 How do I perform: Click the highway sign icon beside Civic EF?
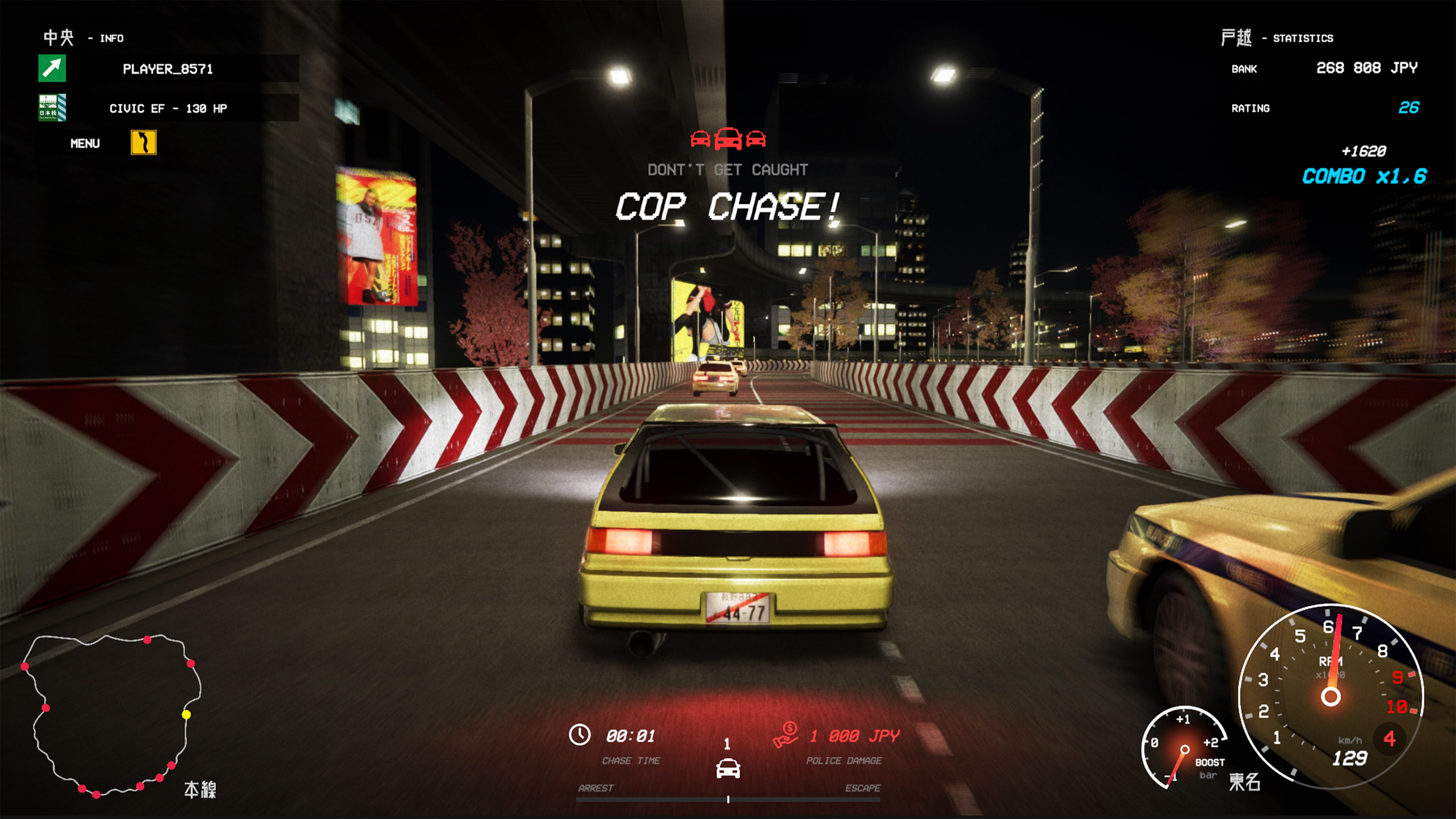click(x=52, y=107)
